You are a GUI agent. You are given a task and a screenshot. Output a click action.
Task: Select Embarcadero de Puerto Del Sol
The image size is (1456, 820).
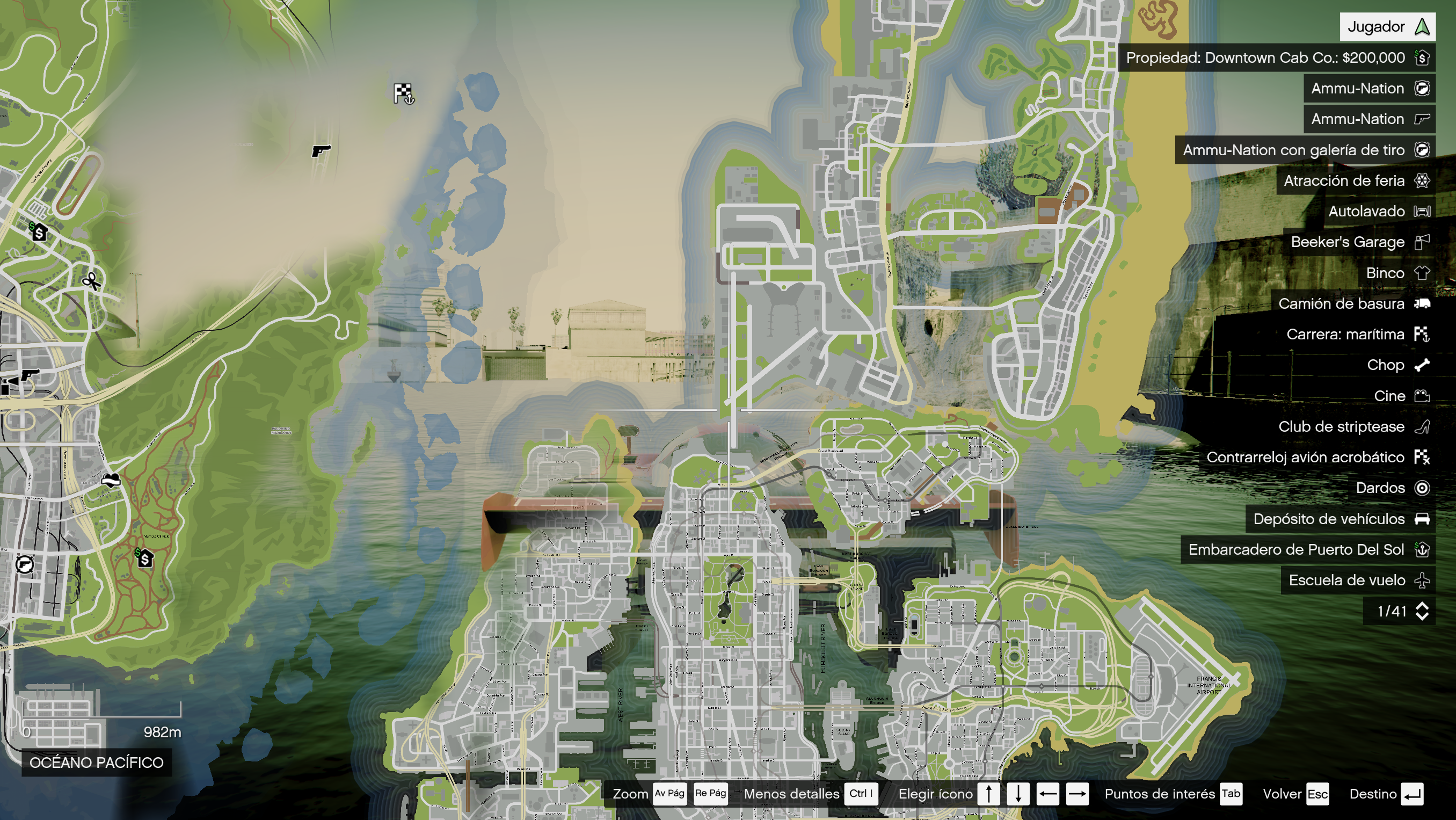[x=1307, y=549]
